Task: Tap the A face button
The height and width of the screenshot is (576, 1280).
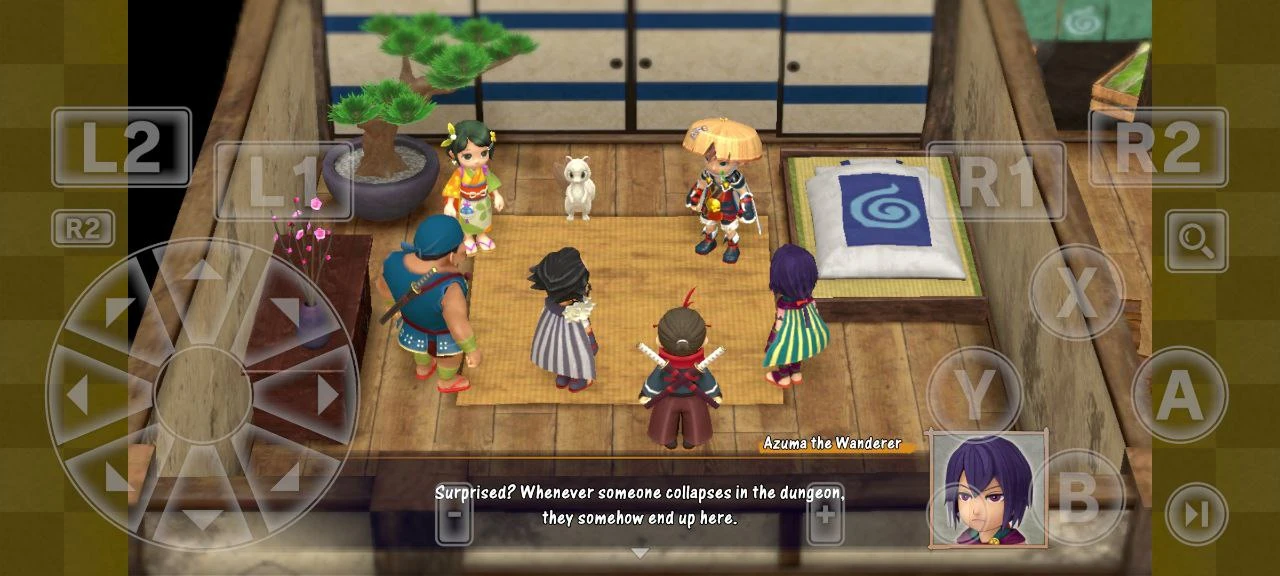Action: coord(1179,394)
